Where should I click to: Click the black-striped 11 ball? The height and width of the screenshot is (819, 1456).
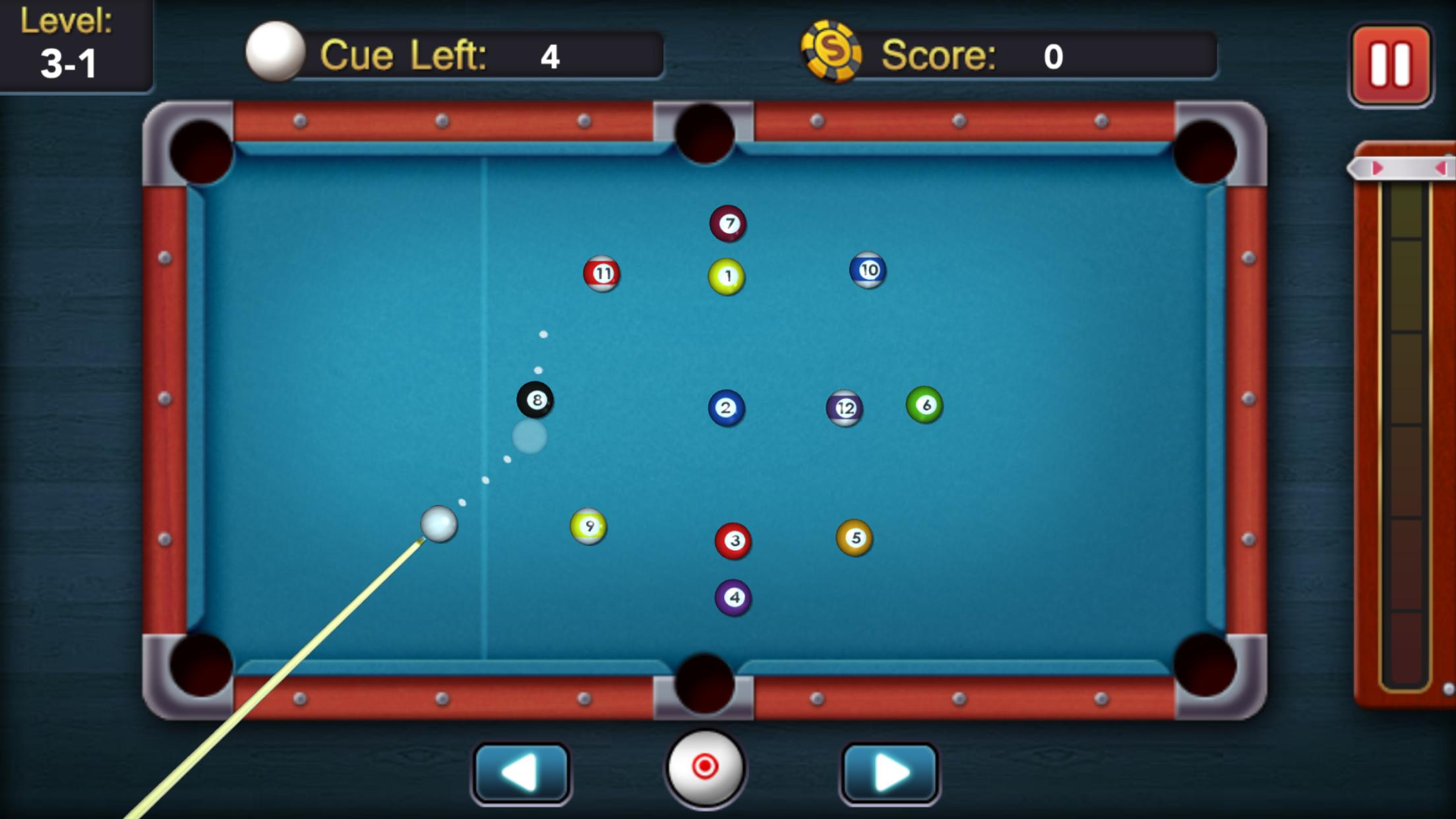point(602,274)
